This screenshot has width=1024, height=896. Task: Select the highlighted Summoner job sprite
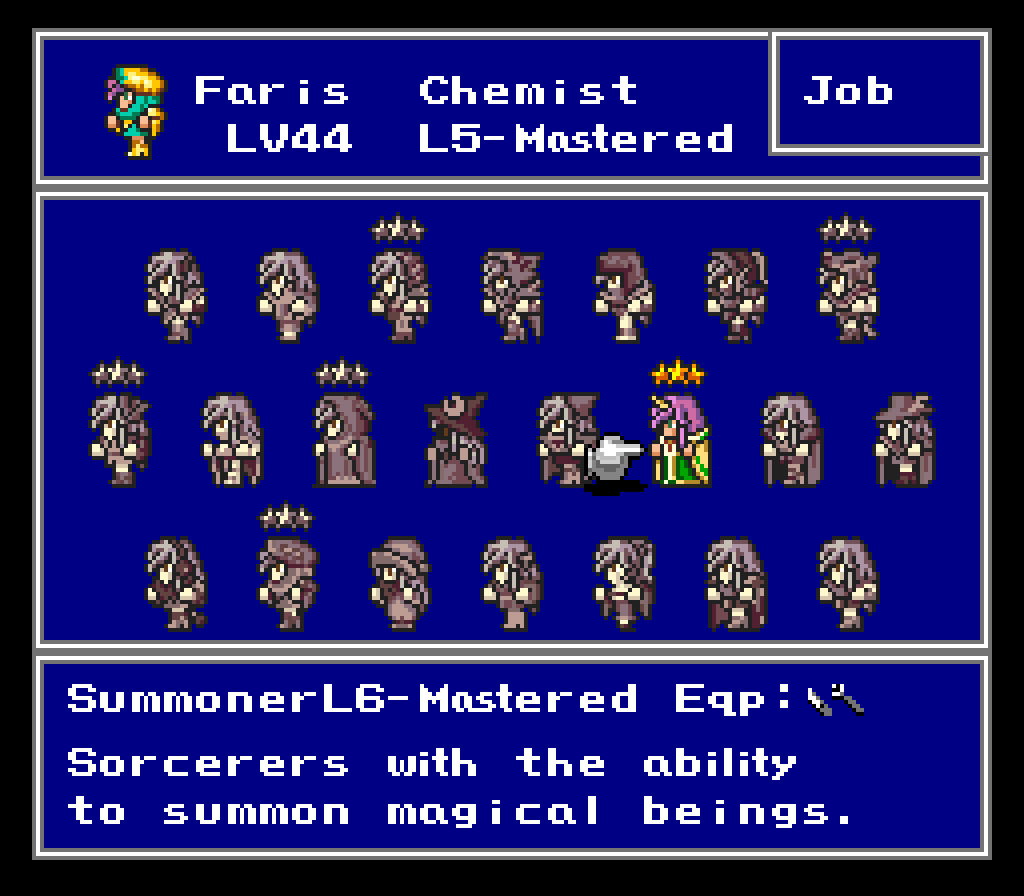click(680, 438)
